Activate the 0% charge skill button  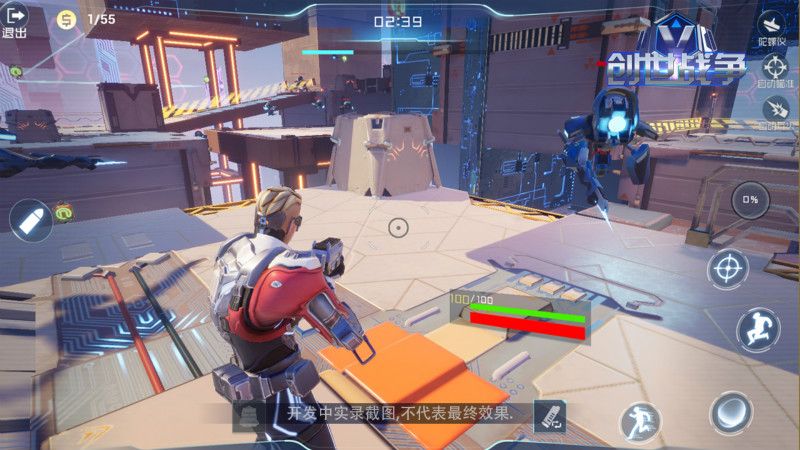[749, 200]
